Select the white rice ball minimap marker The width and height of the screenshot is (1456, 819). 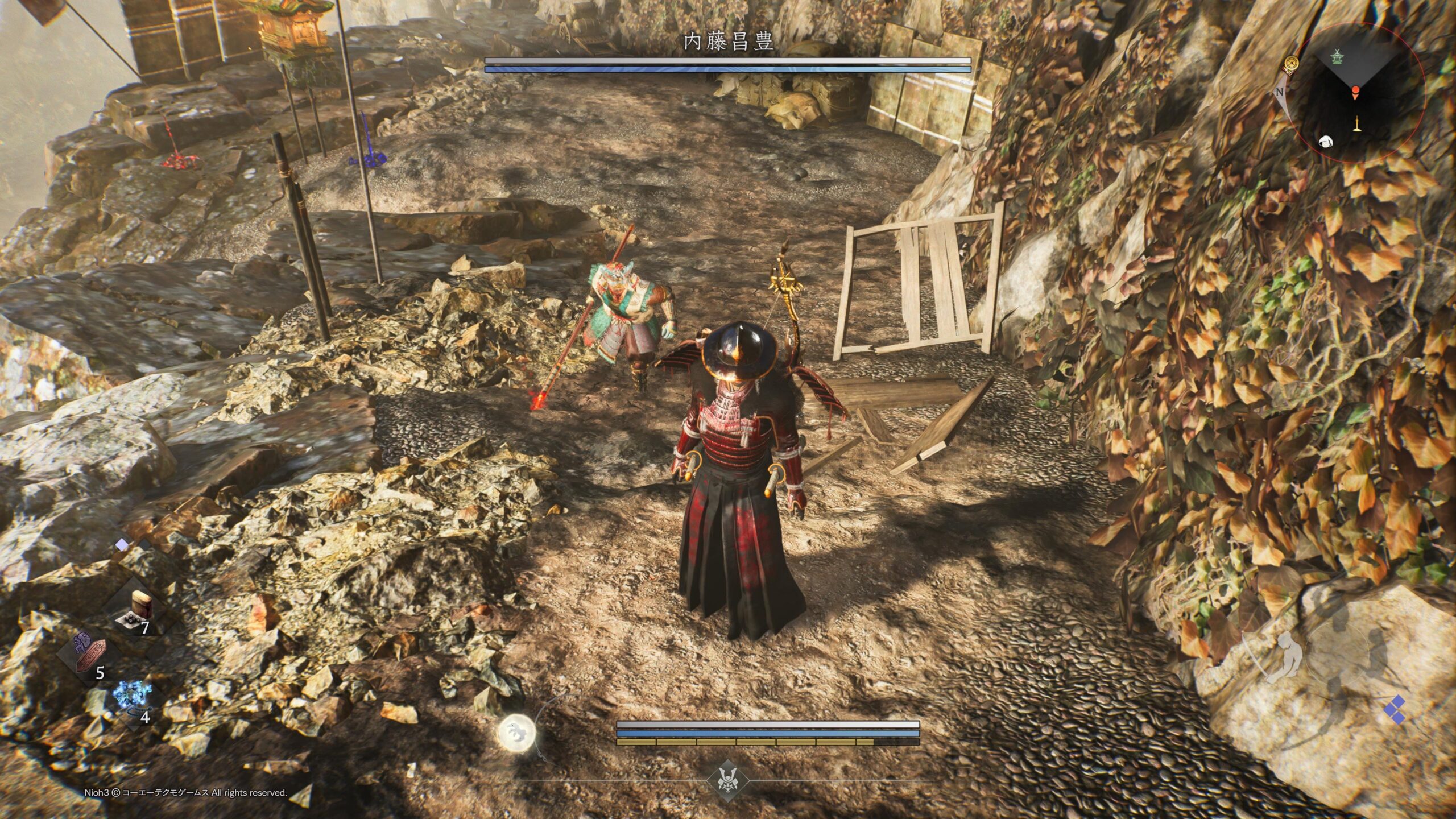(x=1325, y=142)
